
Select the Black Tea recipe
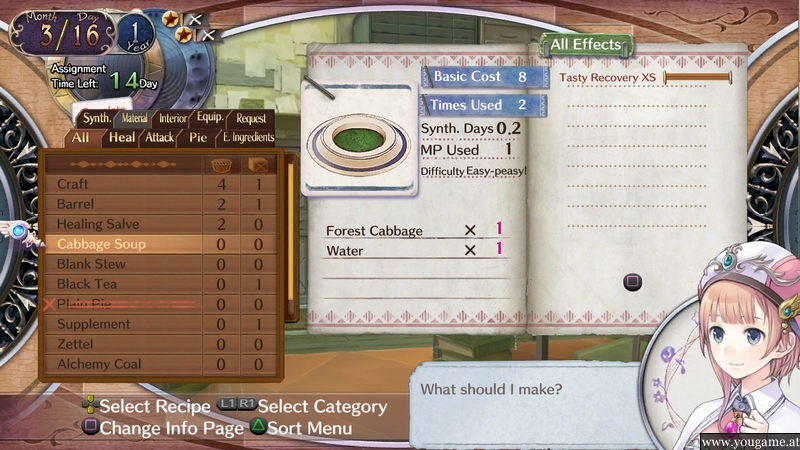click(x=120, y=284)
